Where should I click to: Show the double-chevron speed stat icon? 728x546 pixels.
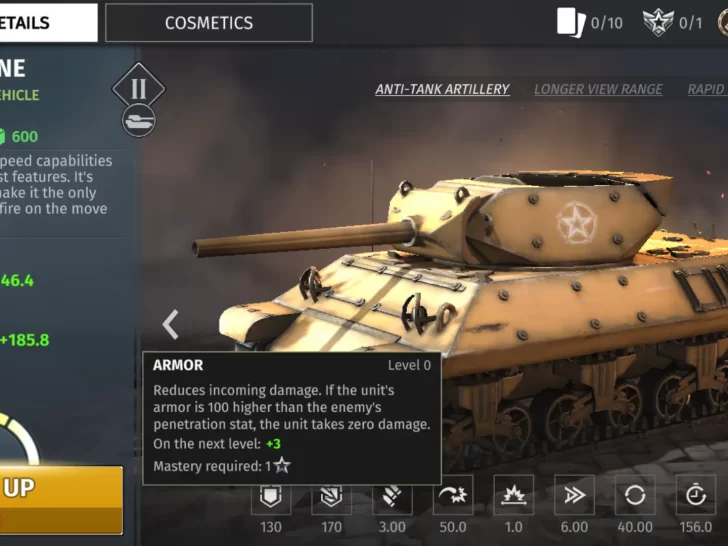pos(574,495)
